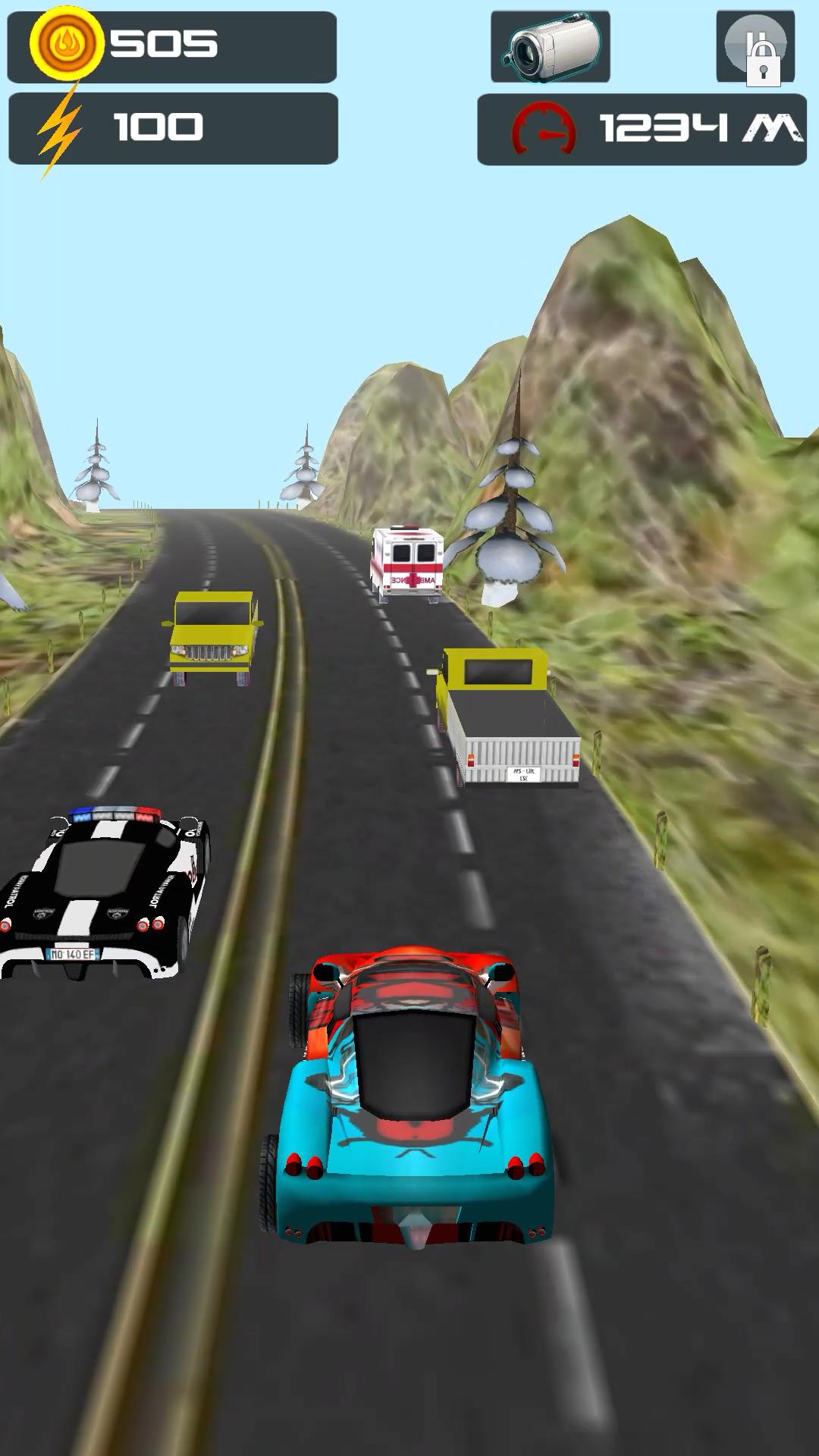This screenshot has height=1456, width=819.
Task: Select the locked padlock button
Action: [x=755, y=47]
